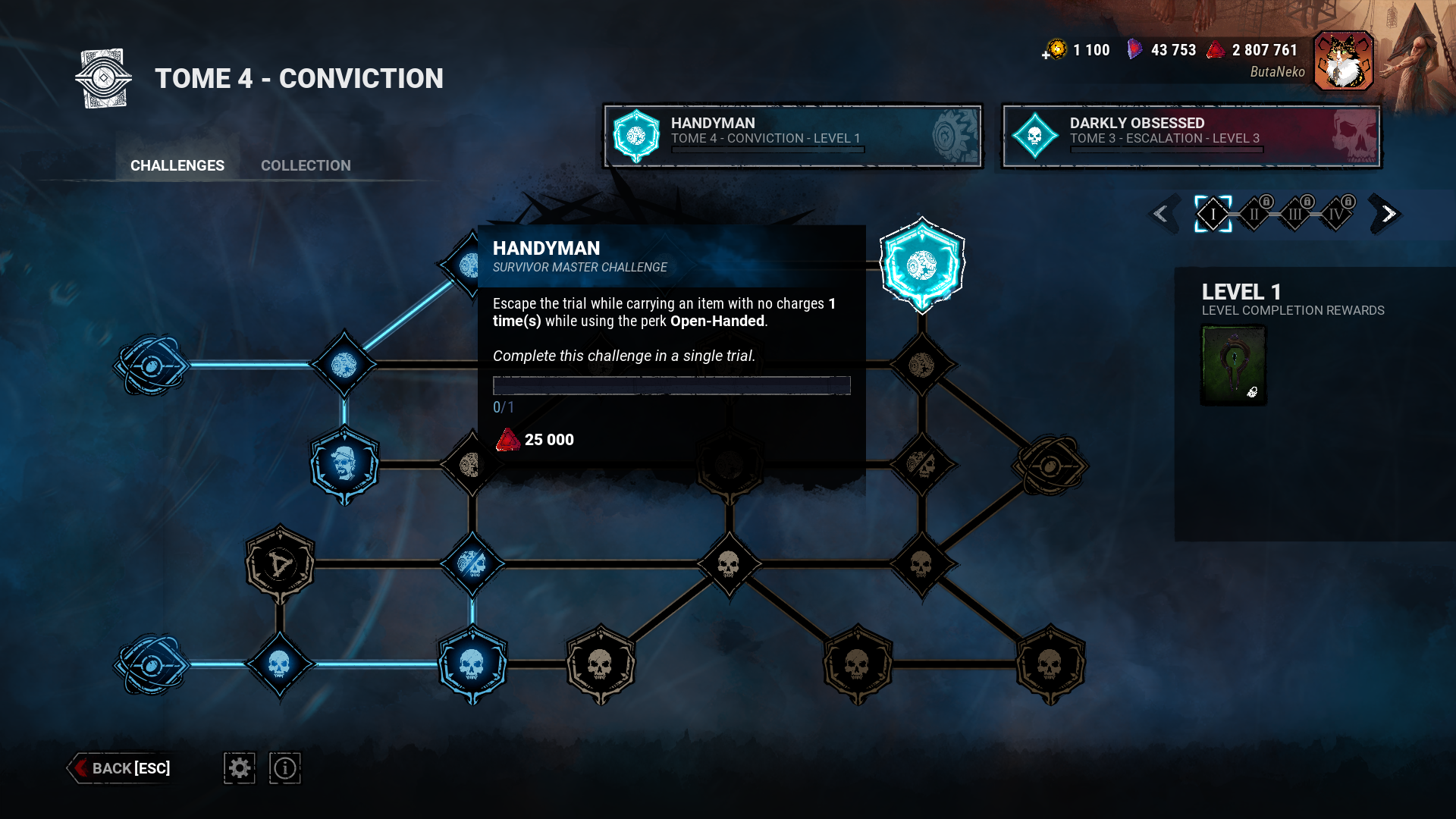The height and width of the screenshot is (819, 1456).
Task: Select the Challenges tab
Action: 177,165
